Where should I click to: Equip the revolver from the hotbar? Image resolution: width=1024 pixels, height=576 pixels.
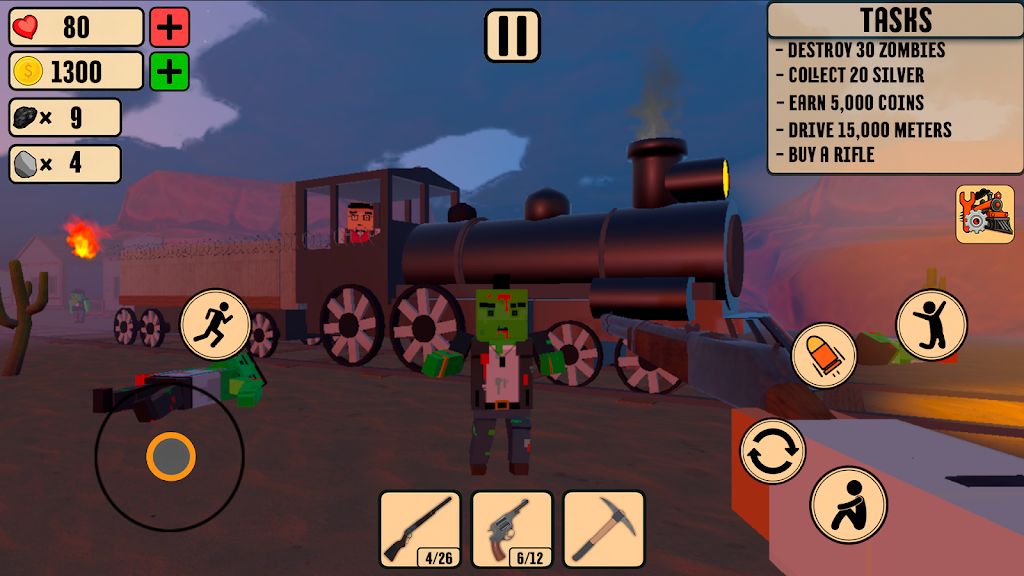pyautogui.click(x=512, y=529)
